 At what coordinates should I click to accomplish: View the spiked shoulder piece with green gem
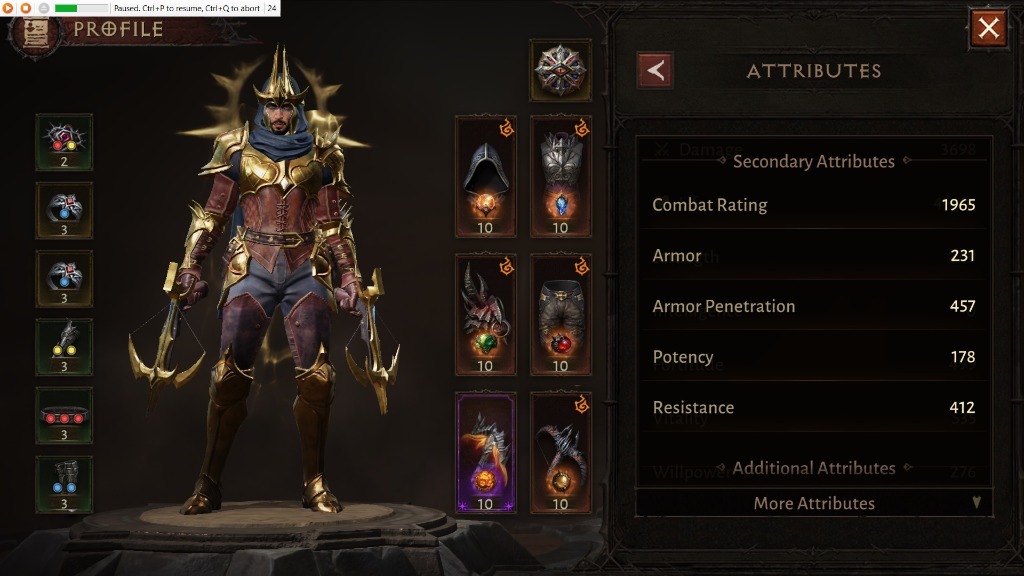pyautogui.click(x=485, y=314)
